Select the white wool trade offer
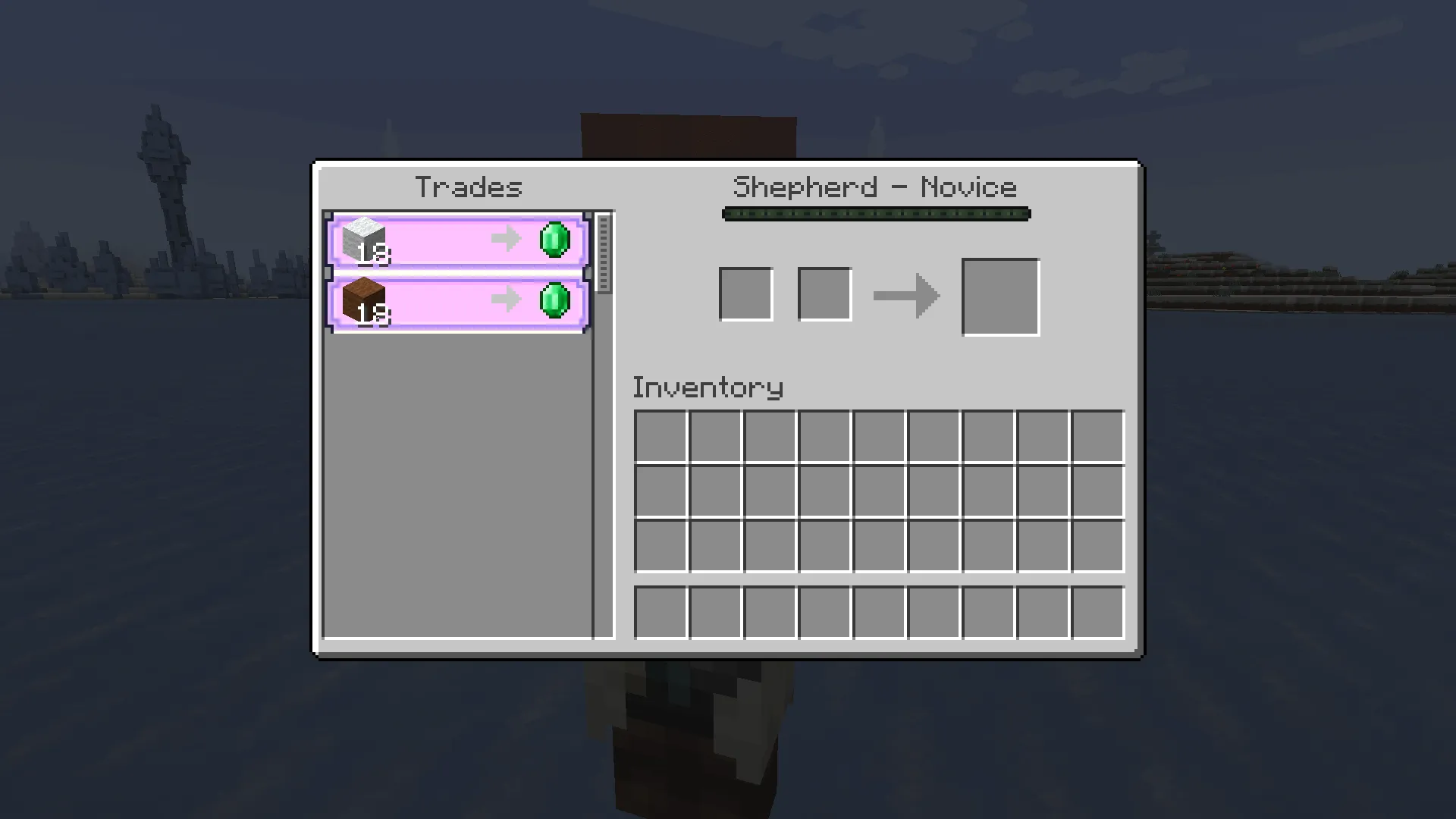The width and height of the screenshot is (1456, 819). point(455,239)
